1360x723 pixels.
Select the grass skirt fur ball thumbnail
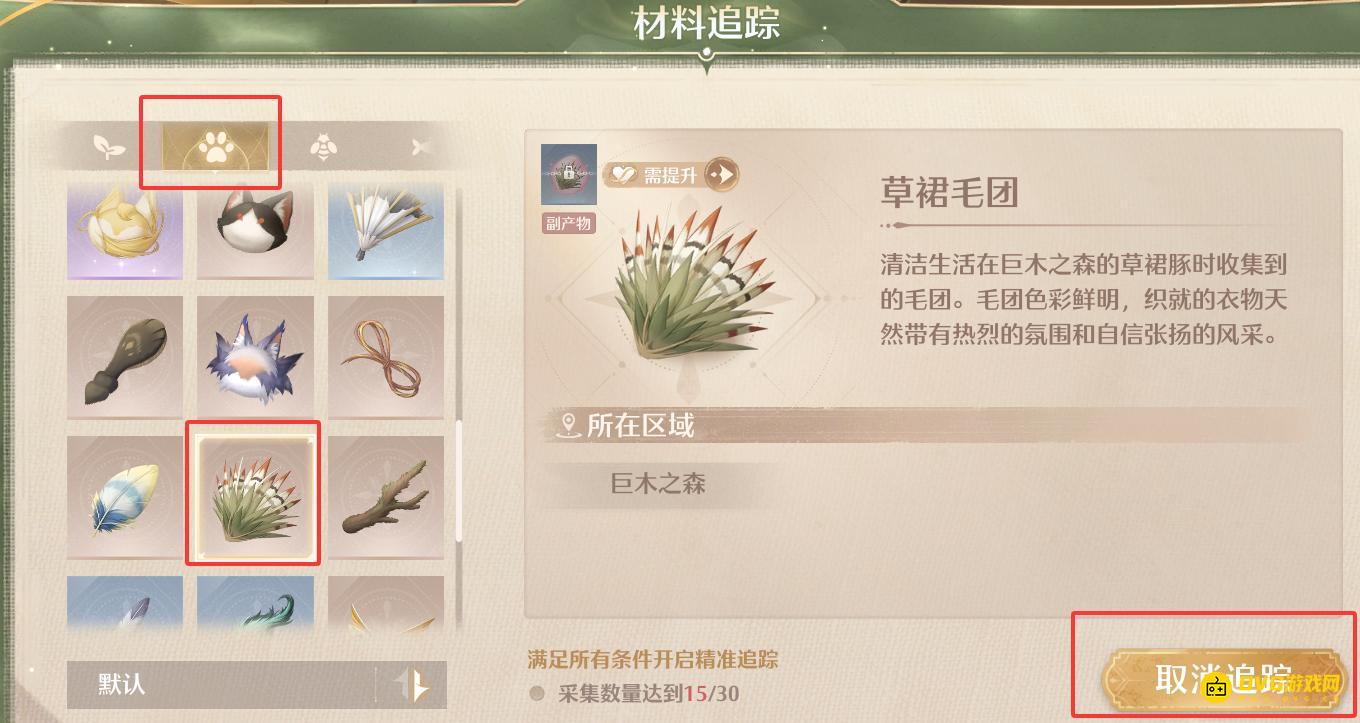pyautogui.click(x=253, y=493)
